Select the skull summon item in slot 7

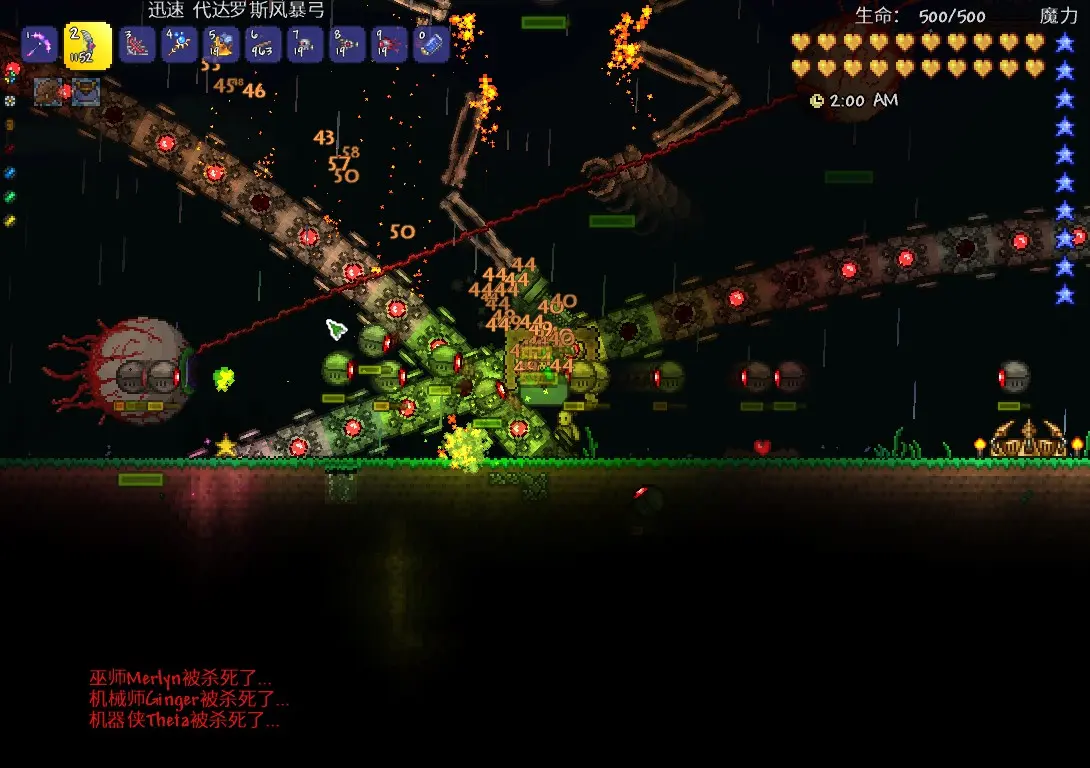coord(304,45)
